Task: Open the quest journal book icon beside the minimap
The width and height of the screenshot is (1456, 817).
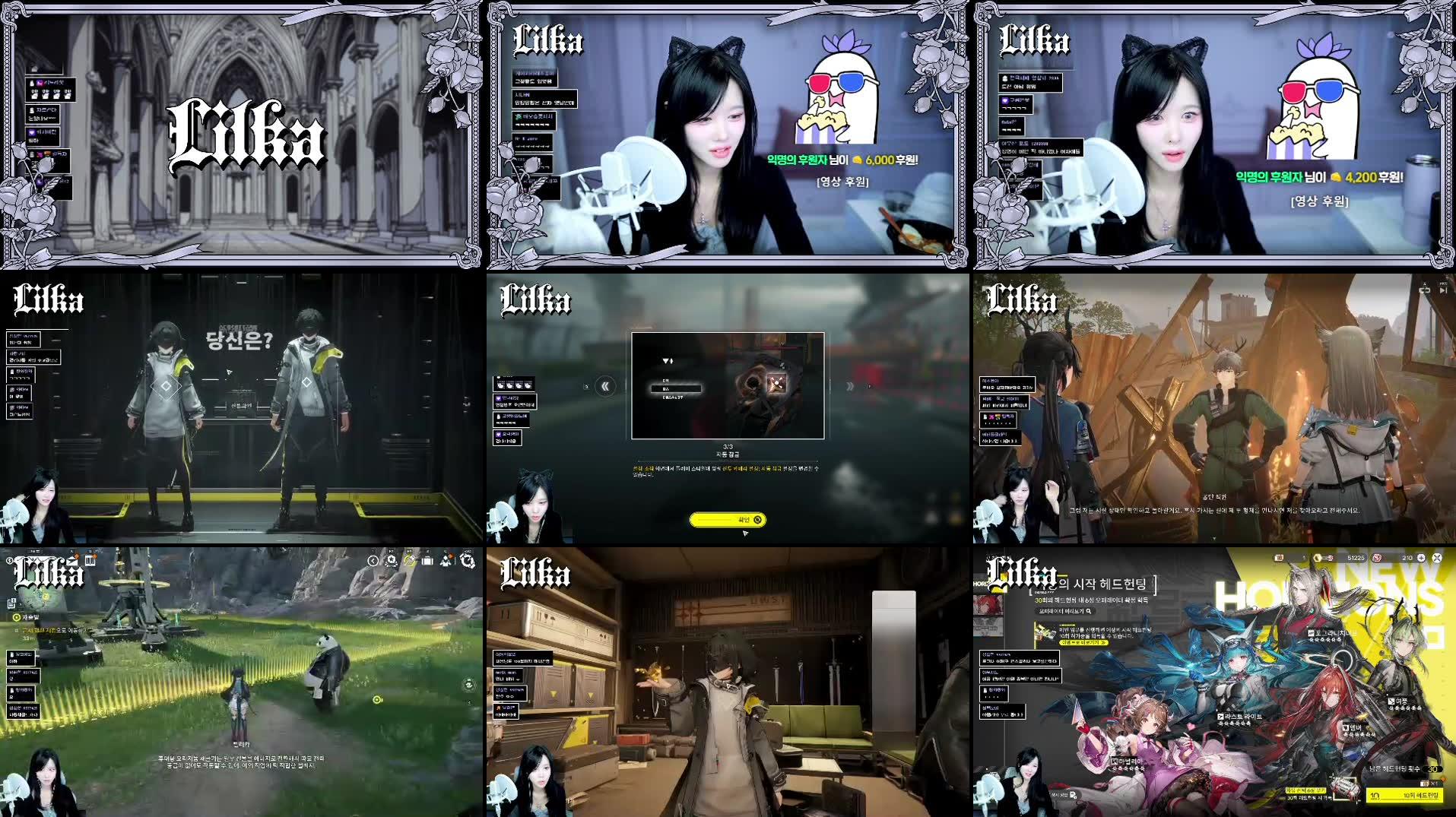Action: [x=90, y=561]
